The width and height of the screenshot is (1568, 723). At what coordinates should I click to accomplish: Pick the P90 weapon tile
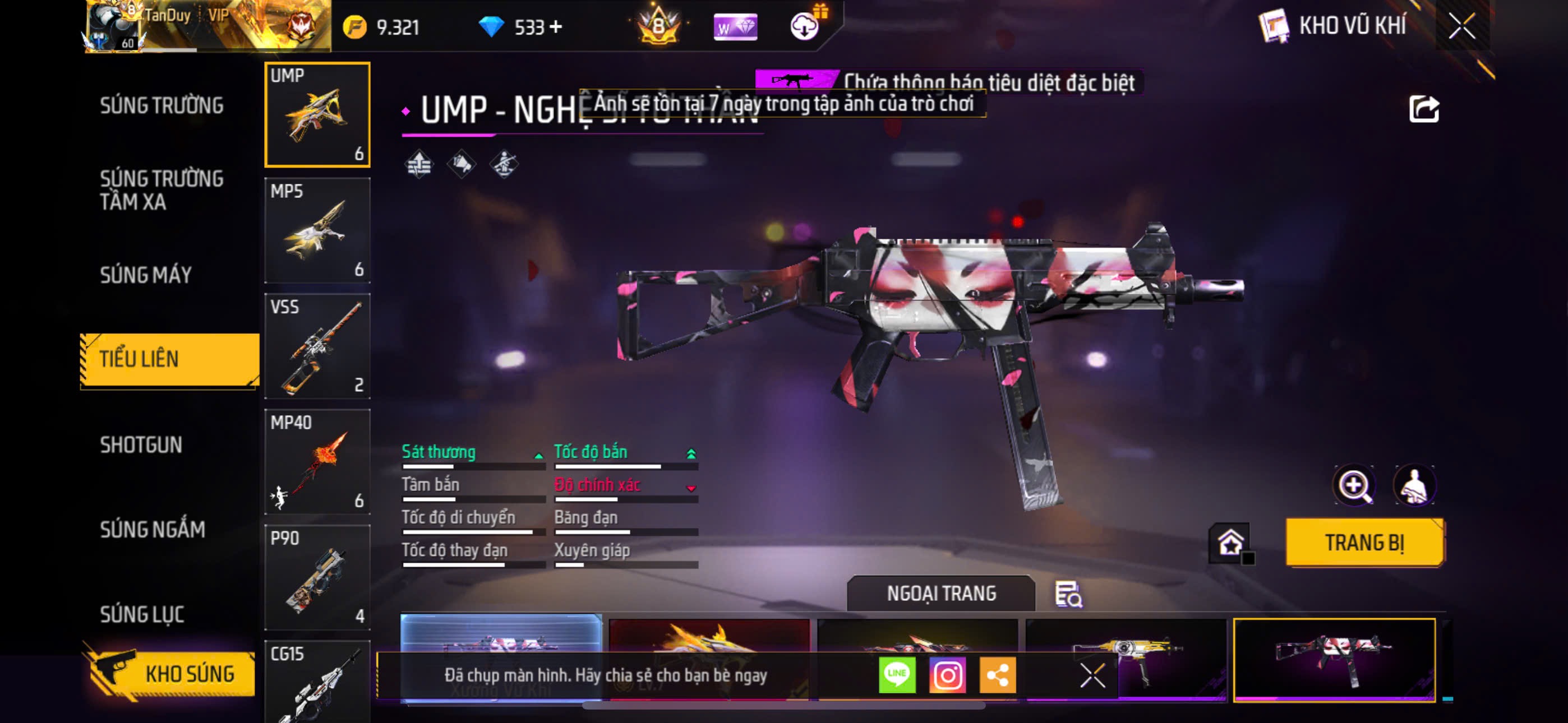click(317, 577)
